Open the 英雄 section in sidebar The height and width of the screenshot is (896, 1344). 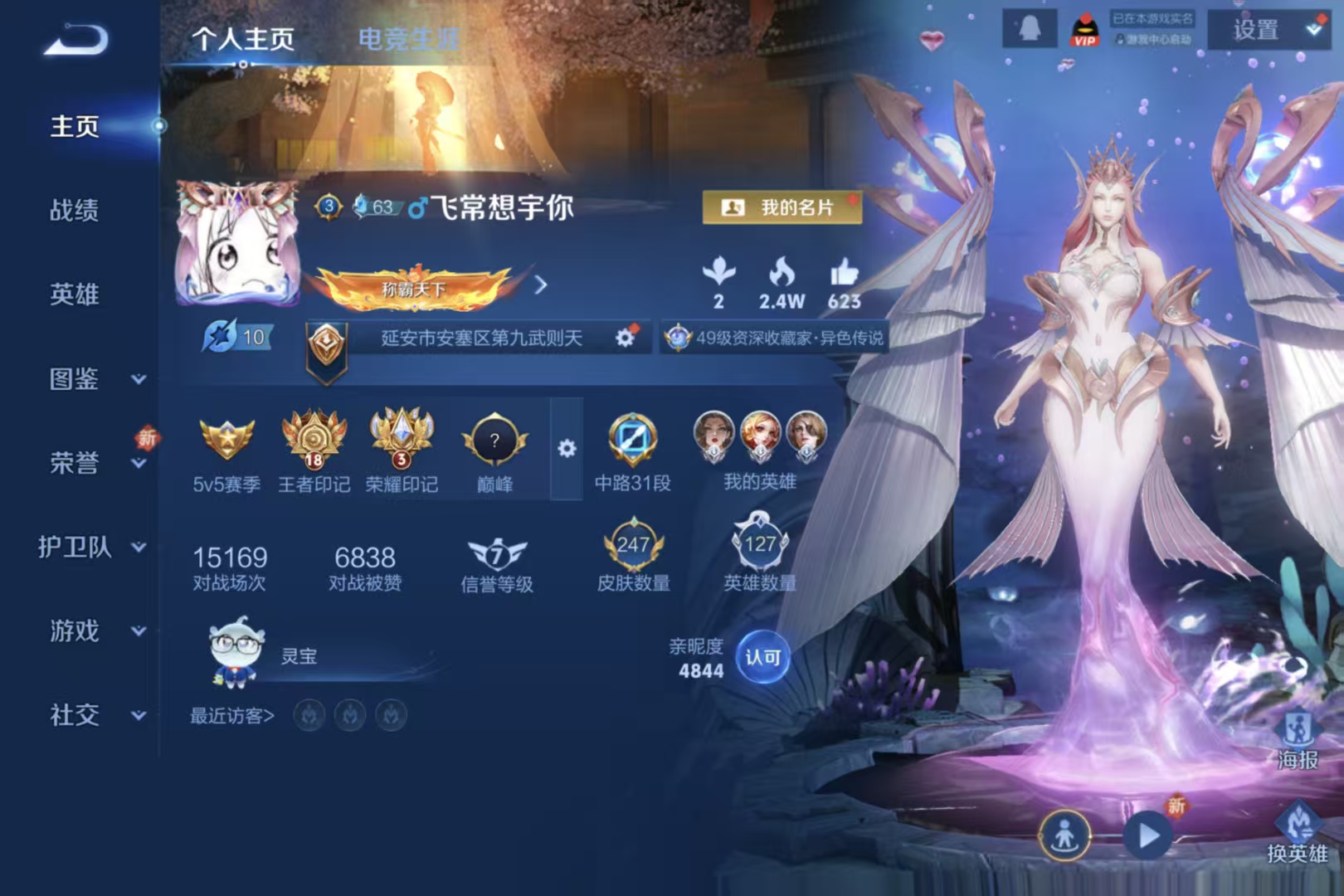point(75,295)
